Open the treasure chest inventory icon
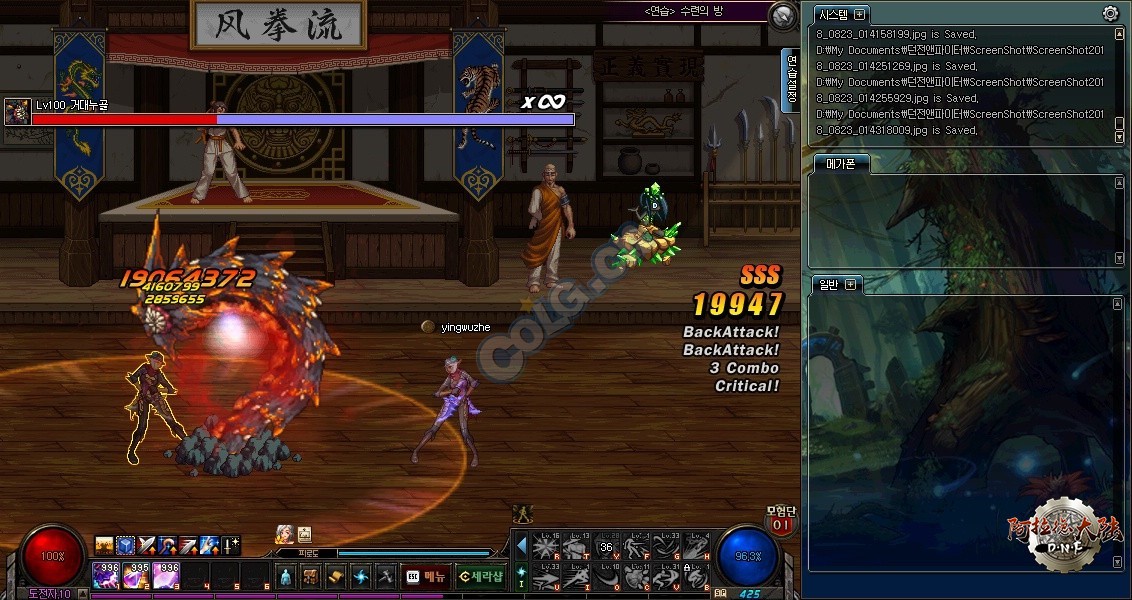Viewport: 1132px width, 600px height. tap(310, 577)
